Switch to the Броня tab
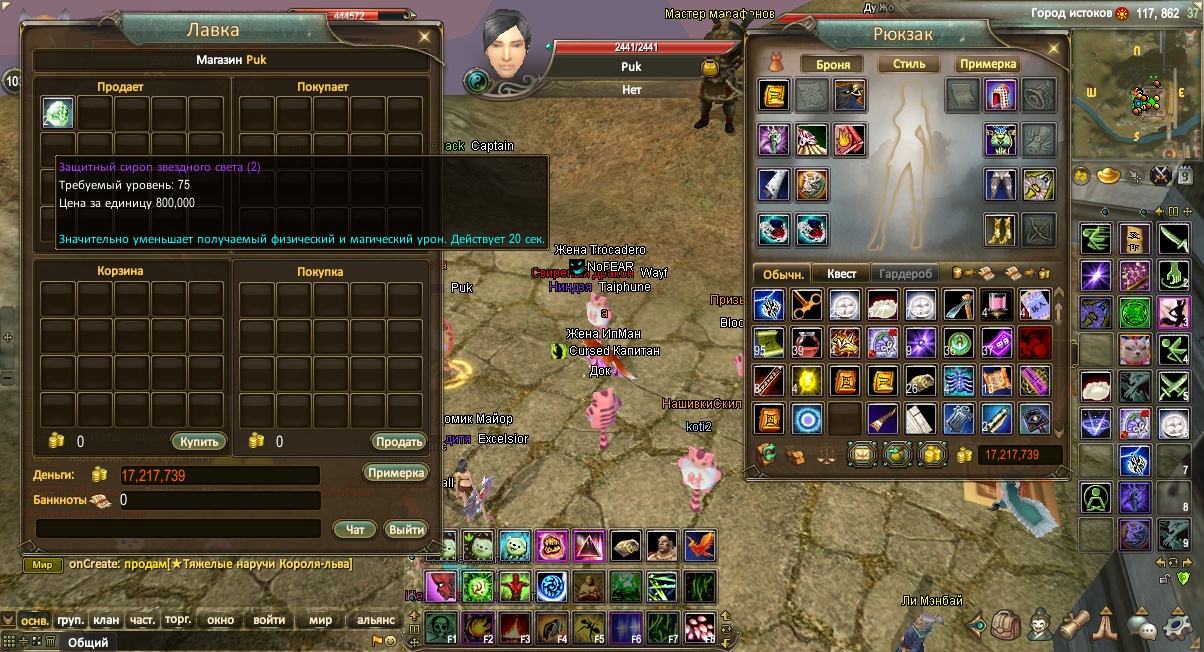The height and width of the screenshot is (652, 1204). coord(832,64)
